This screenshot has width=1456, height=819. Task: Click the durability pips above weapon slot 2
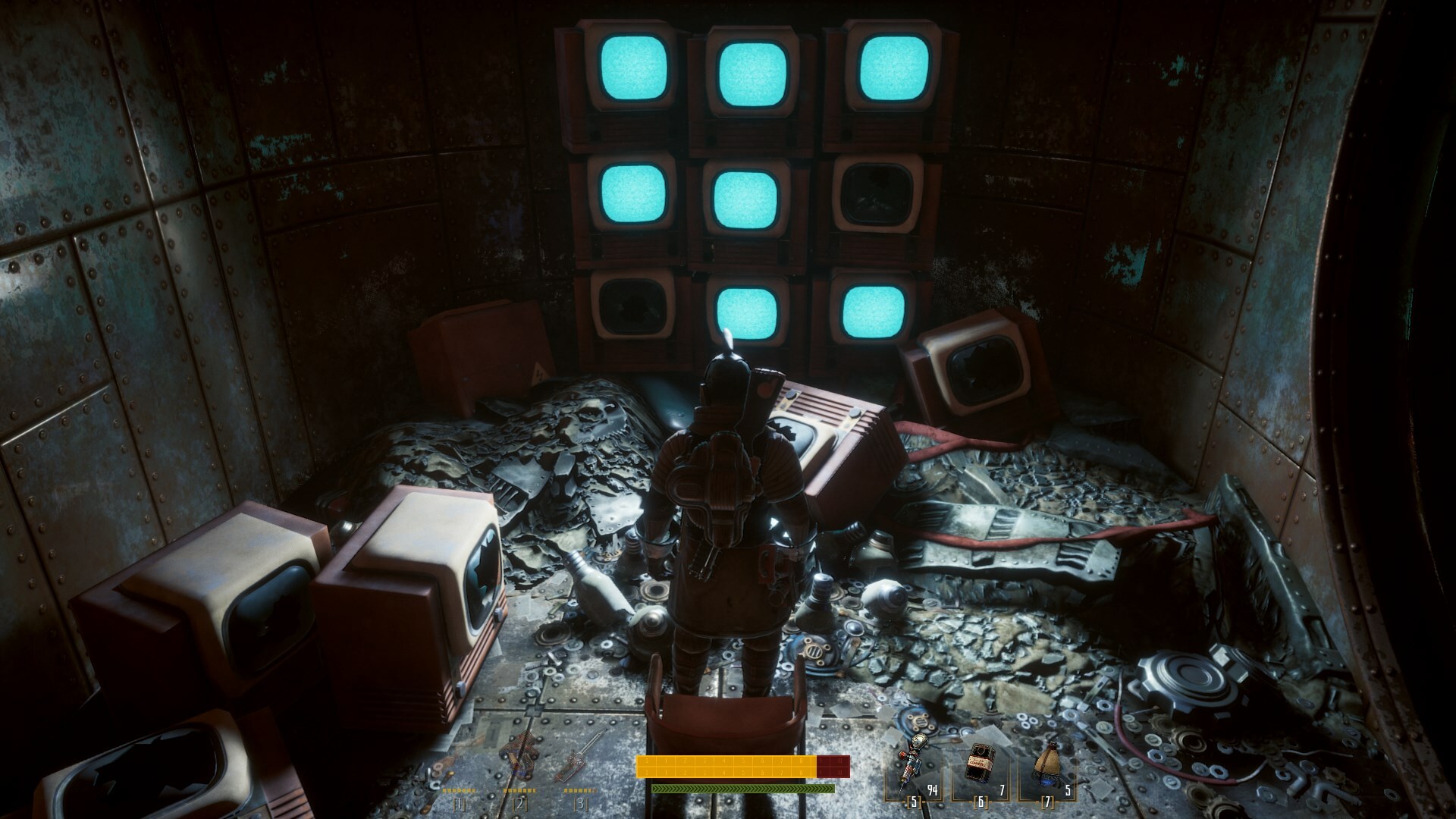pyautogui.click(x=519, y=789)
